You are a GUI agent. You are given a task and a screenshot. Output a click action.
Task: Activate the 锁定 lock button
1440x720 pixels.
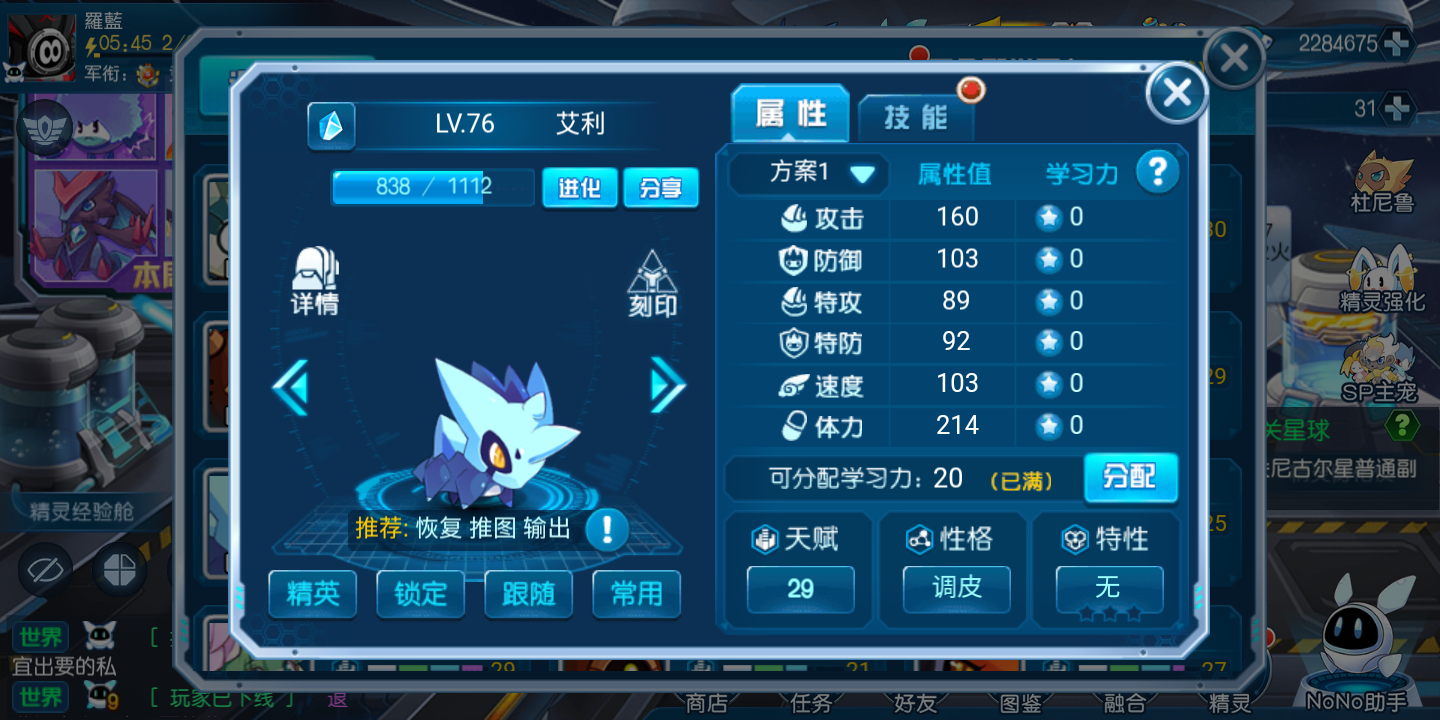420,594
